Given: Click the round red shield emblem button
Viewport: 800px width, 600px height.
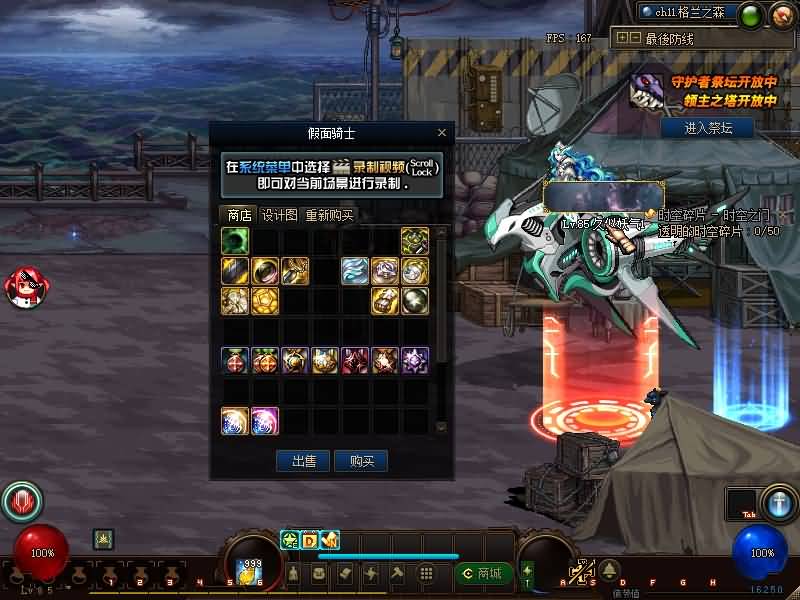Looking at the screenshot, I should click(21, 502).
